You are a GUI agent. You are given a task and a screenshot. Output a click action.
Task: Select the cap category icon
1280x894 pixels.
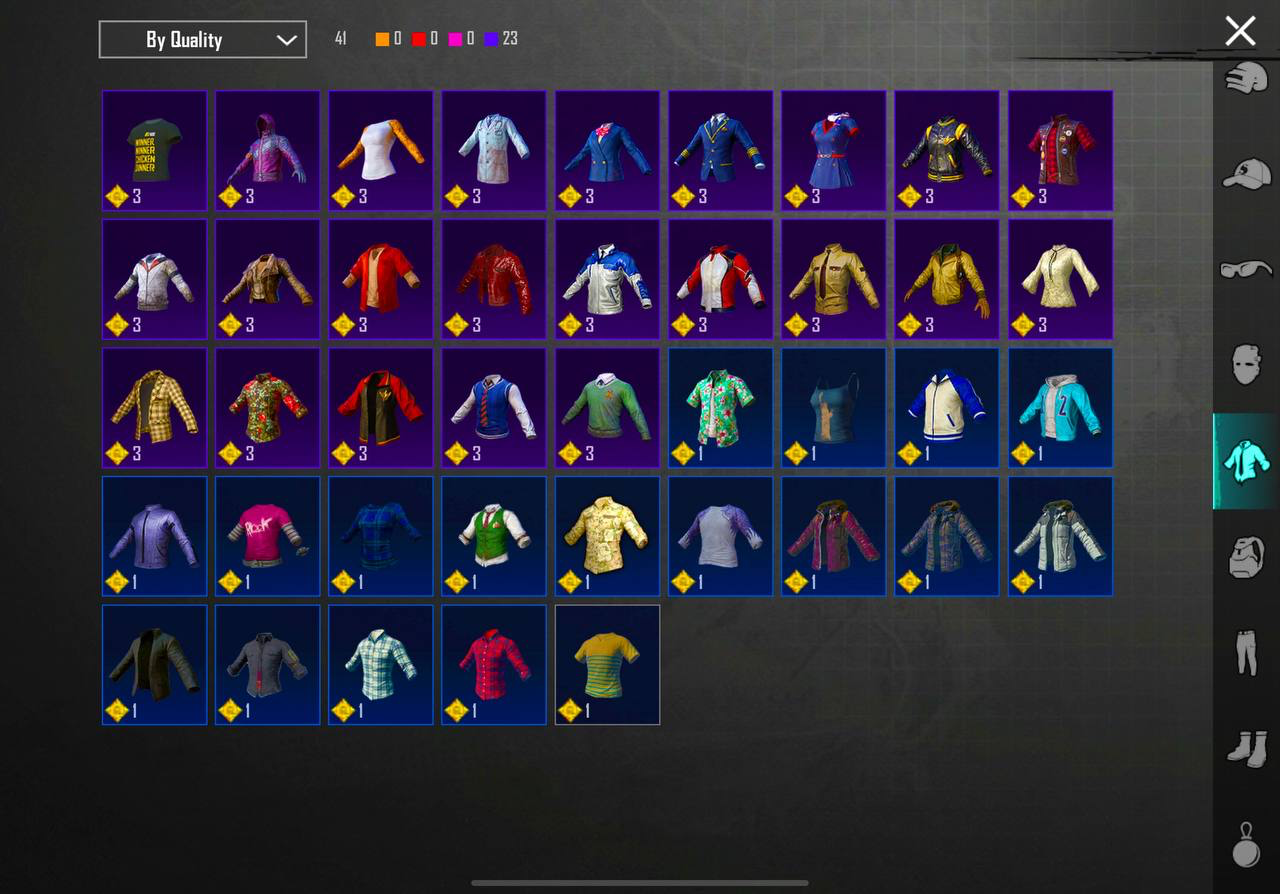click(x=1244, y=172)
